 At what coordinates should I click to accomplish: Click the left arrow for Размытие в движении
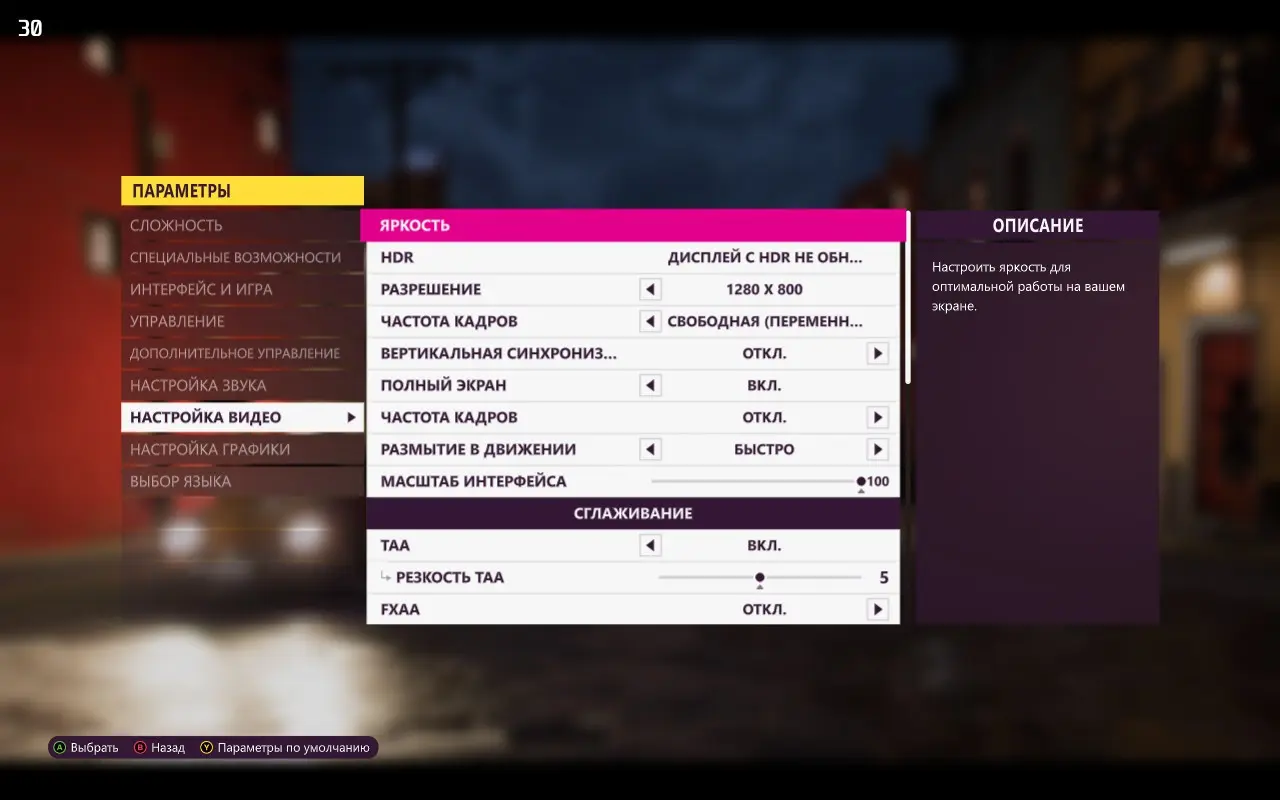[x=650, y=449]
